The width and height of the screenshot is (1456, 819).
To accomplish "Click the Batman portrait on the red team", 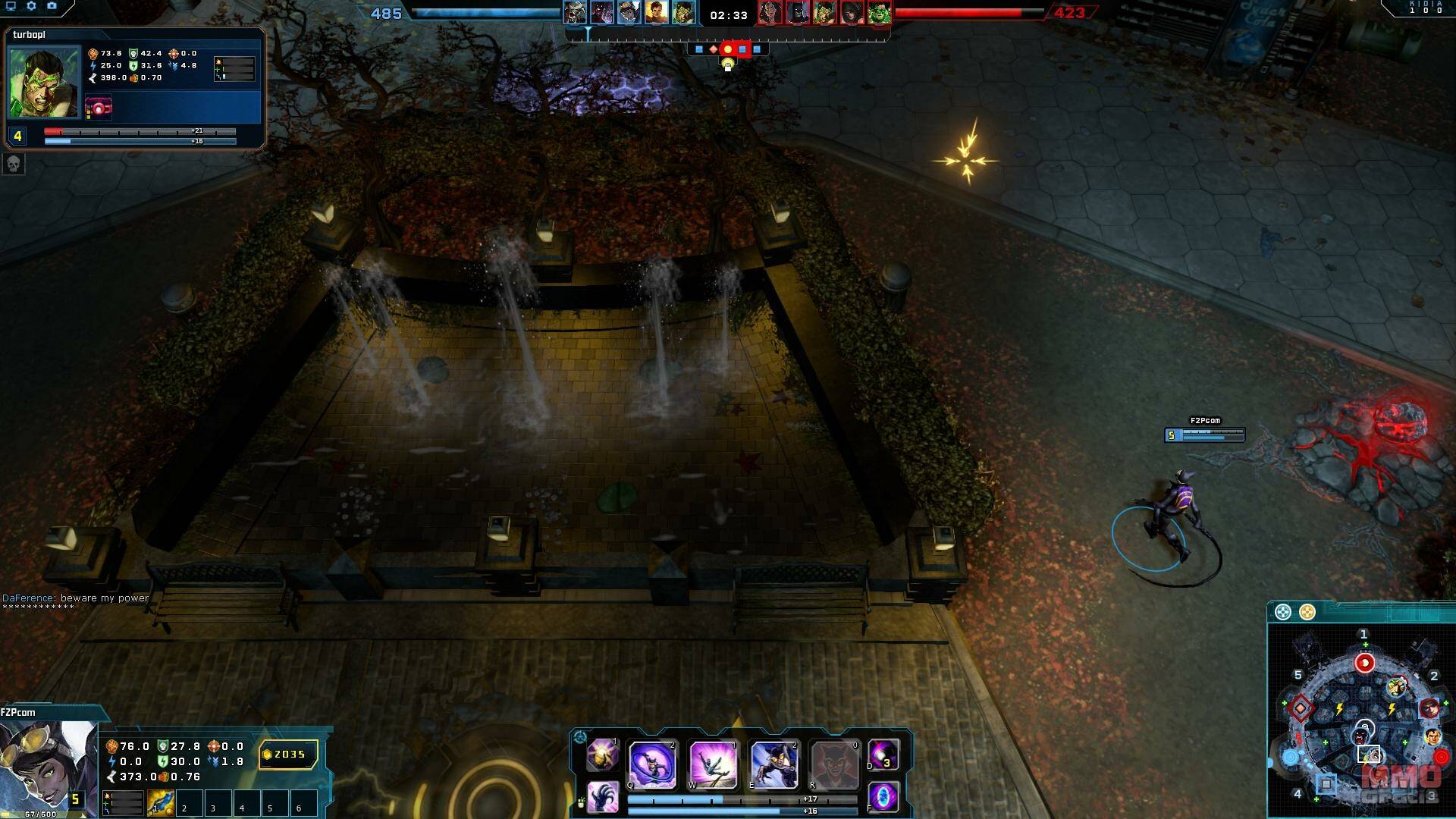I will [797, 13].
